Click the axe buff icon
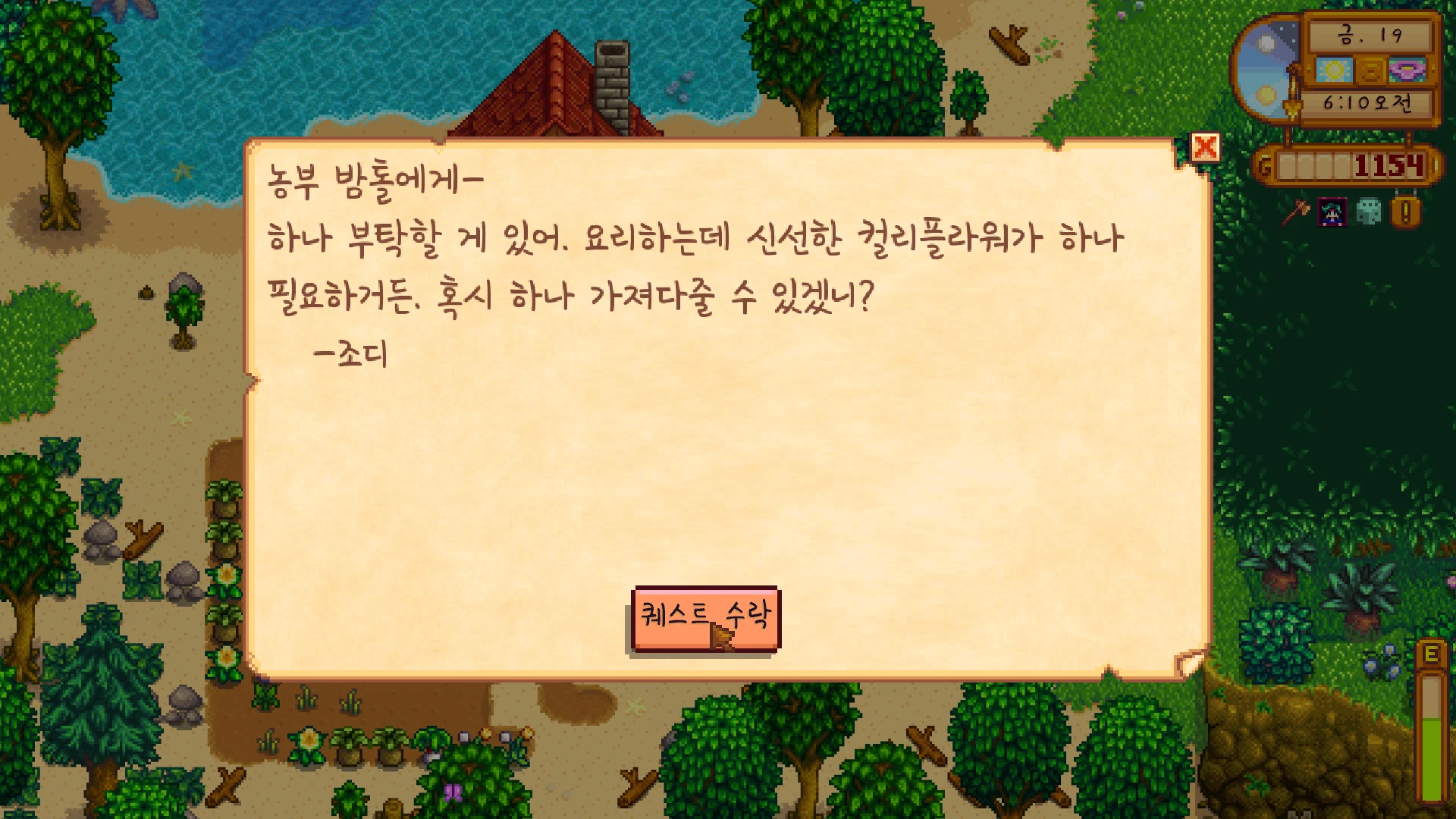This screenshot has height=819, width=1456. [x=1296, y=212]
